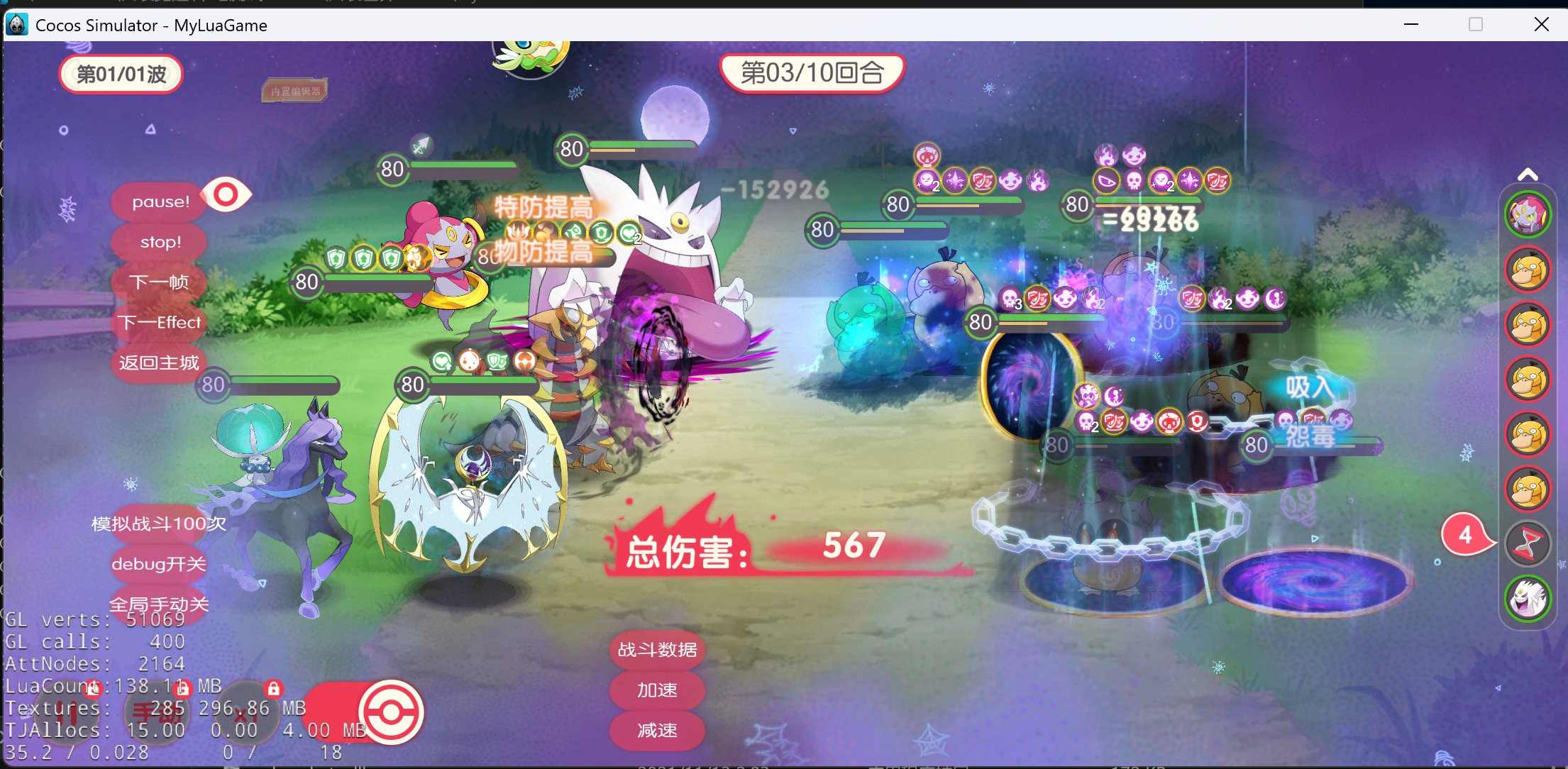Speed up battle with 加速
The image size is (1568, 769).
[x=657, y=690]
